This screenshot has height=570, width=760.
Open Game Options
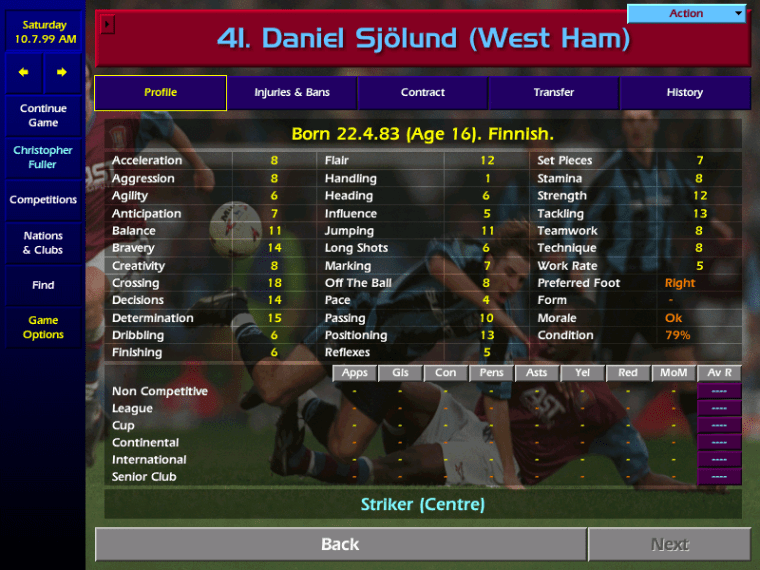43,328
